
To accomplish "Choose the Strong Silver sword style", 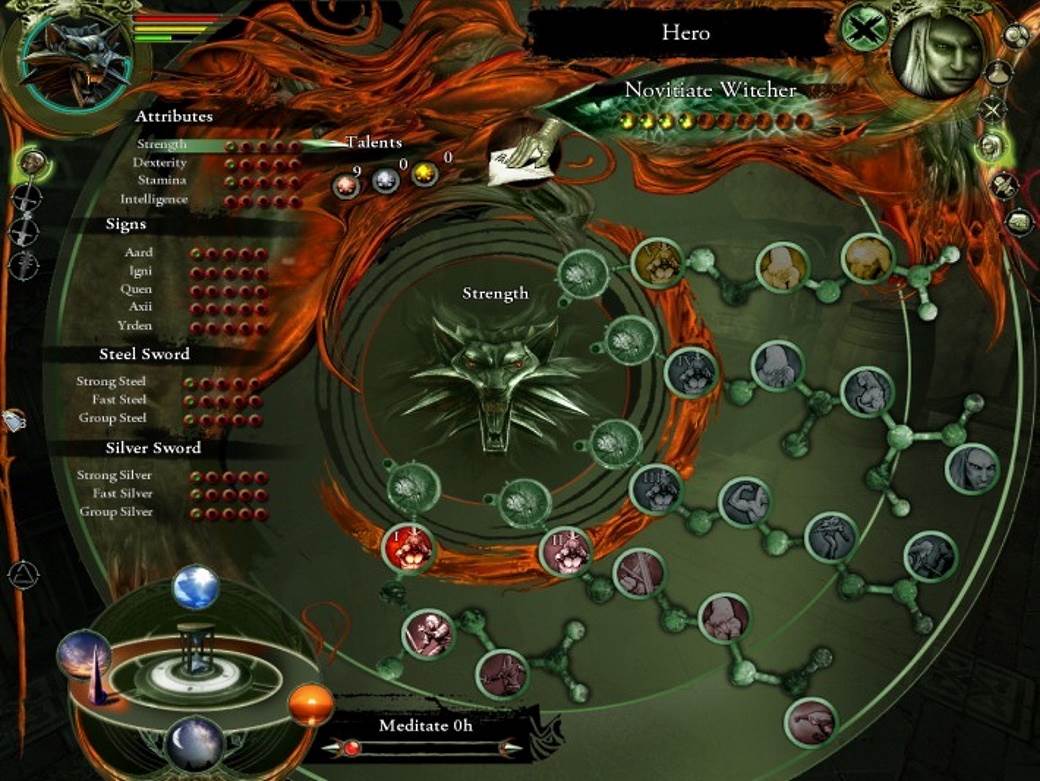I will click(x=115, y=475).
